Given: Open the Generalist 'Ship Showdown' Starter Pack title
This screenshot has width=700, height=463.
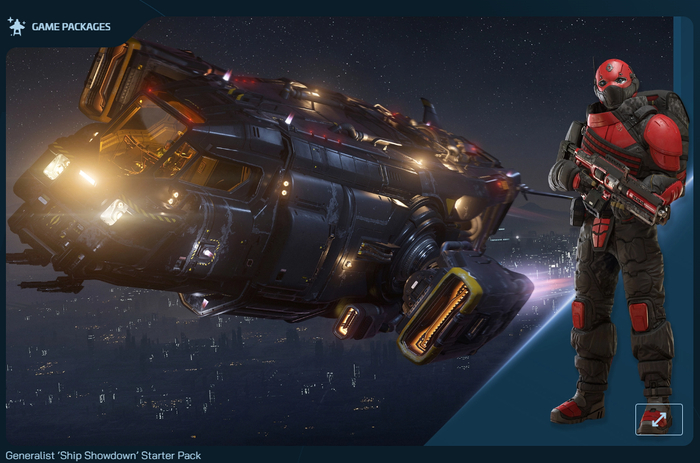Looking at the screenshot, I should (x=103, y=455).
